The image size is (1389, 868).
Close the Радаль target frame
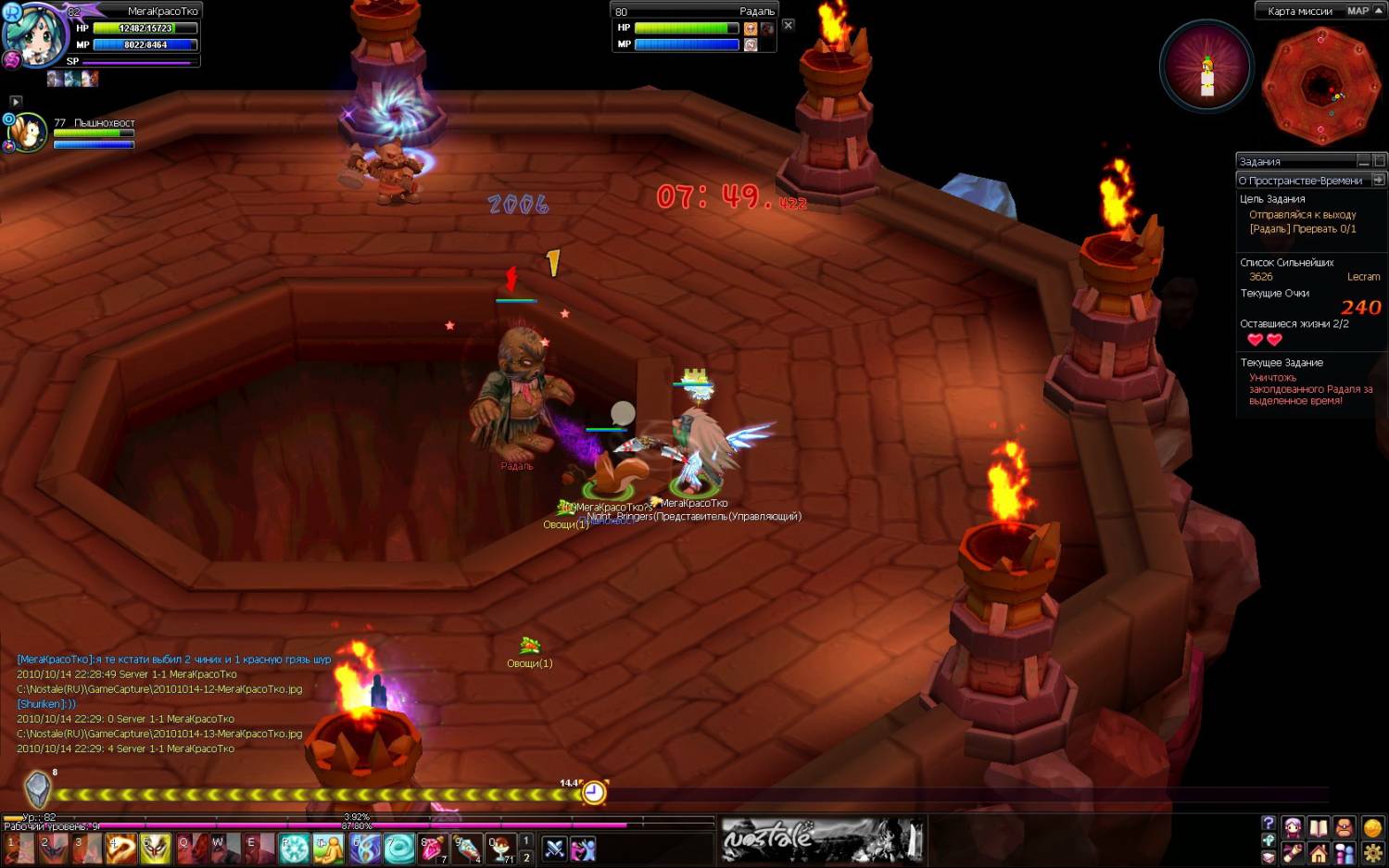point(788,25)
